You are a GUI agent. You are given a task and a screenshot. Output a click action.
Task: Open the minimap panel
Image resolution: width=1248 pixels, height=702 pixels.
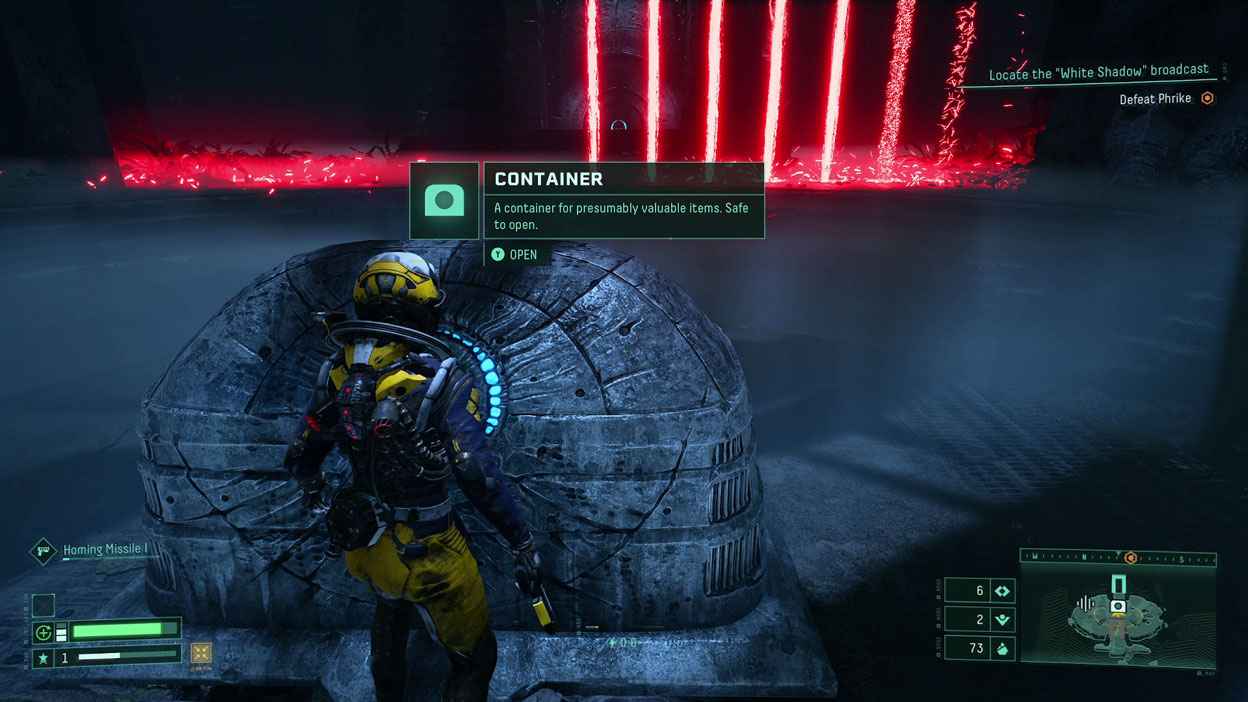click(1118, 620)
